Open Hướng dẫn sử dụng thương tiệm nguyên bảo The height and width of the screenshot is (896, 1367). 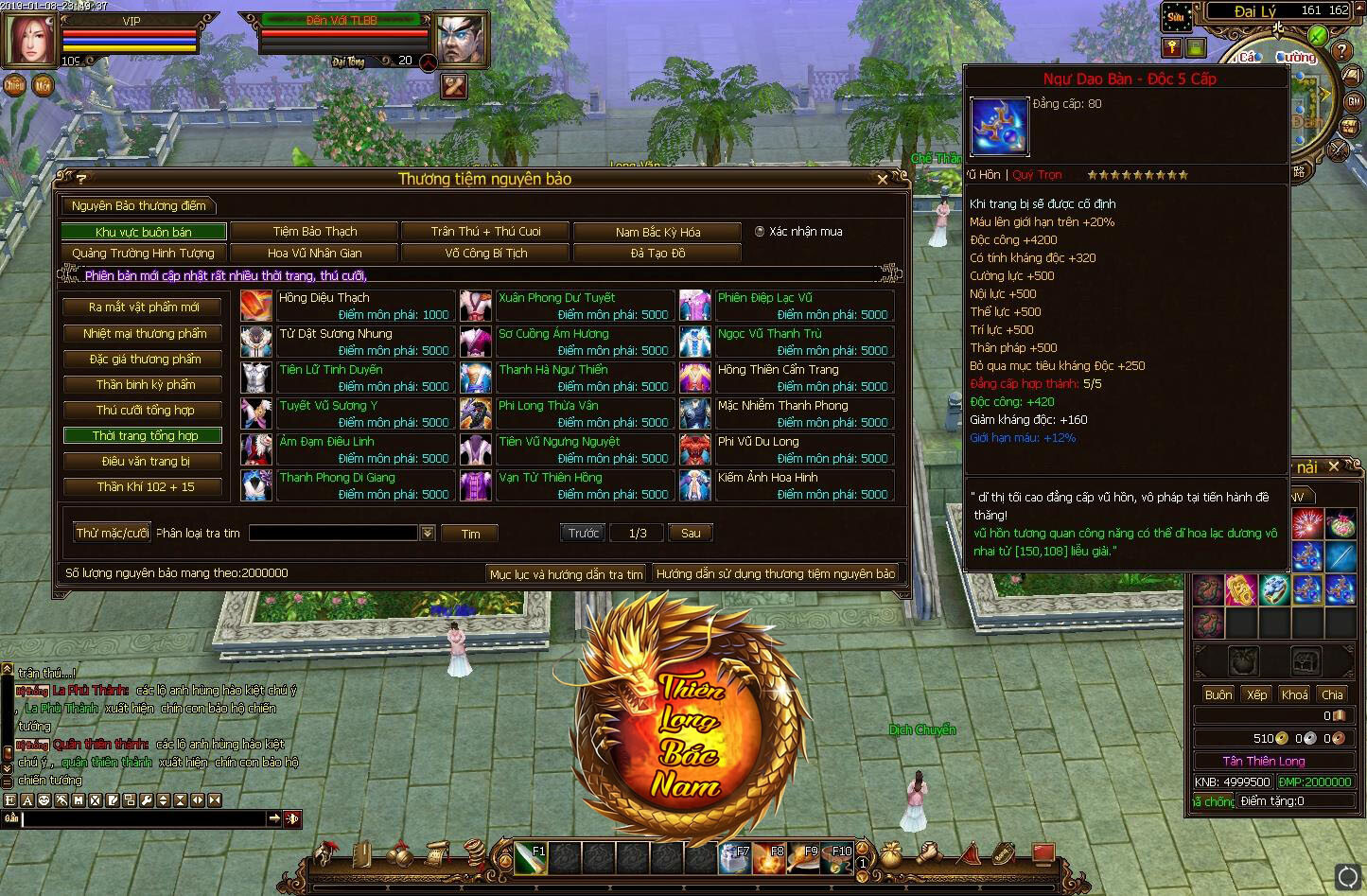pyautogui.click(x=775, y=574)
